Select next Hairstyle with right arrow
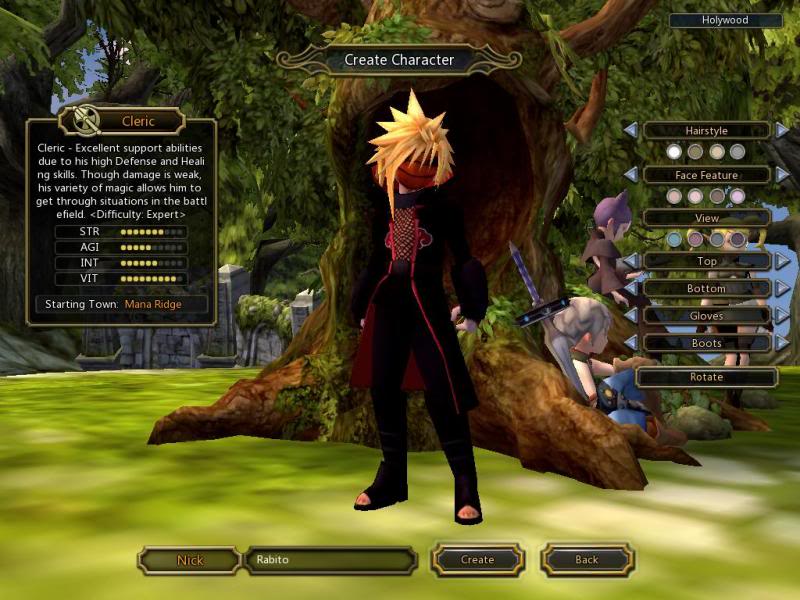The height and width of the screenshot is (600, 800). pyautogui.click(x=782, y=131)
